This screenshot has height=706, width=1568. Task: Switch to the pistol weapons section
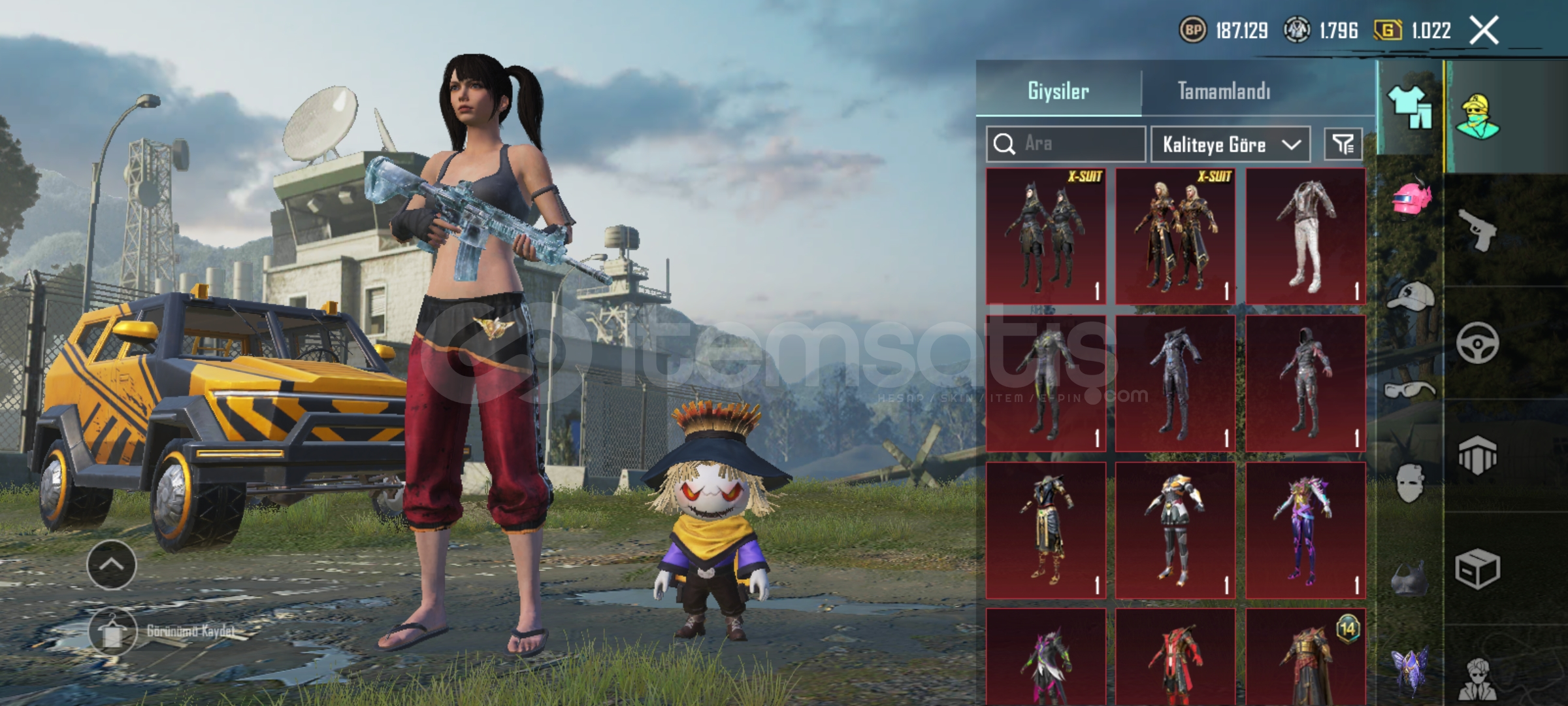pyautogui.click(x=1478, y=229)
